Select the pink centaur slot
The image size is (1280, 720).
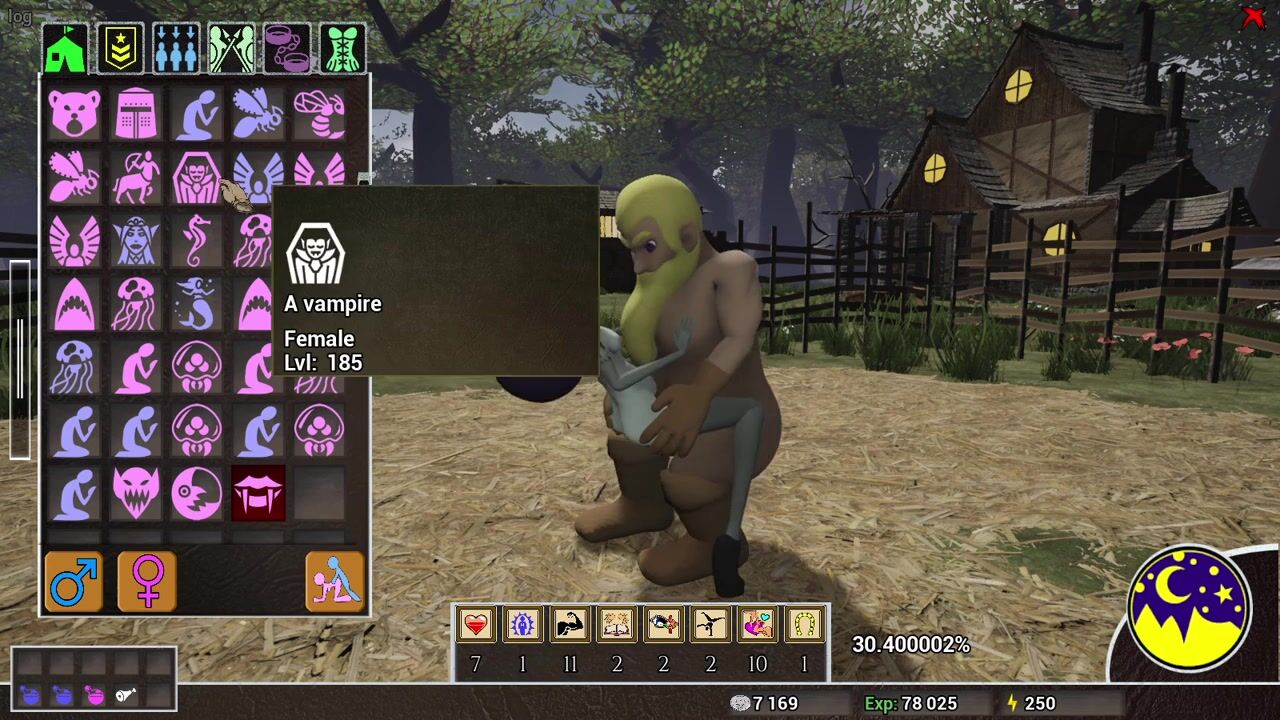tap(136, 177)
